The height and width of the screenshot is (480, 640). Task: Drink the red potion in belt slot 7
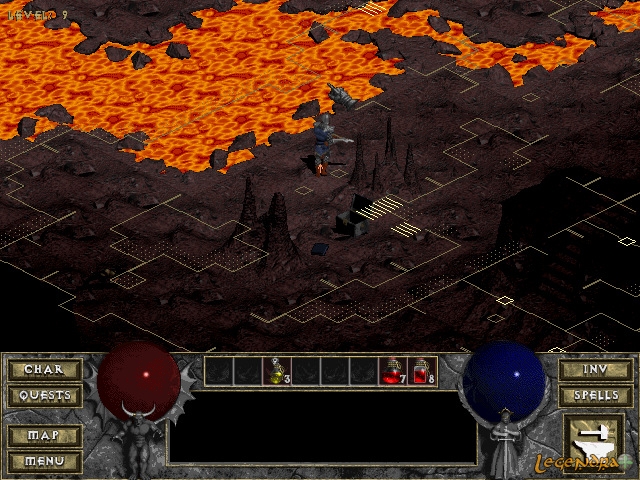(x=392, y=372)
